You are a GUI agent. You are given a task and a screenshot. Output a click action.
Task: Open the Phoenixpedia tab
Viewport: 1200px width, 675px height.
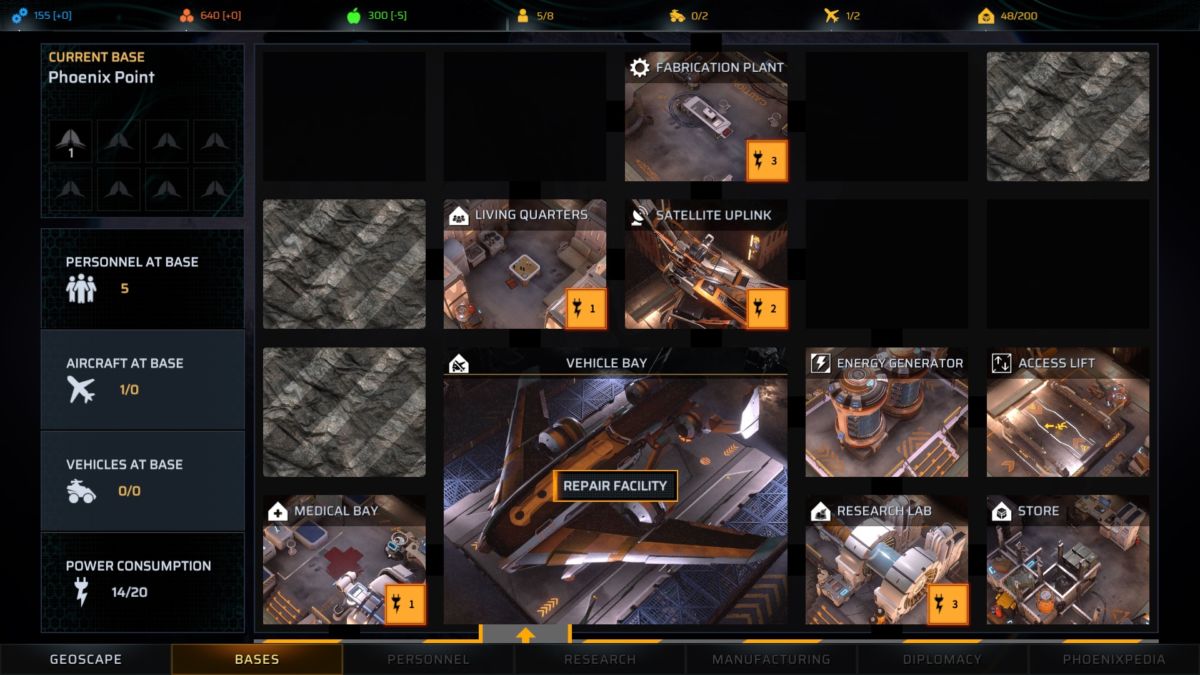tap(1114, 659)
